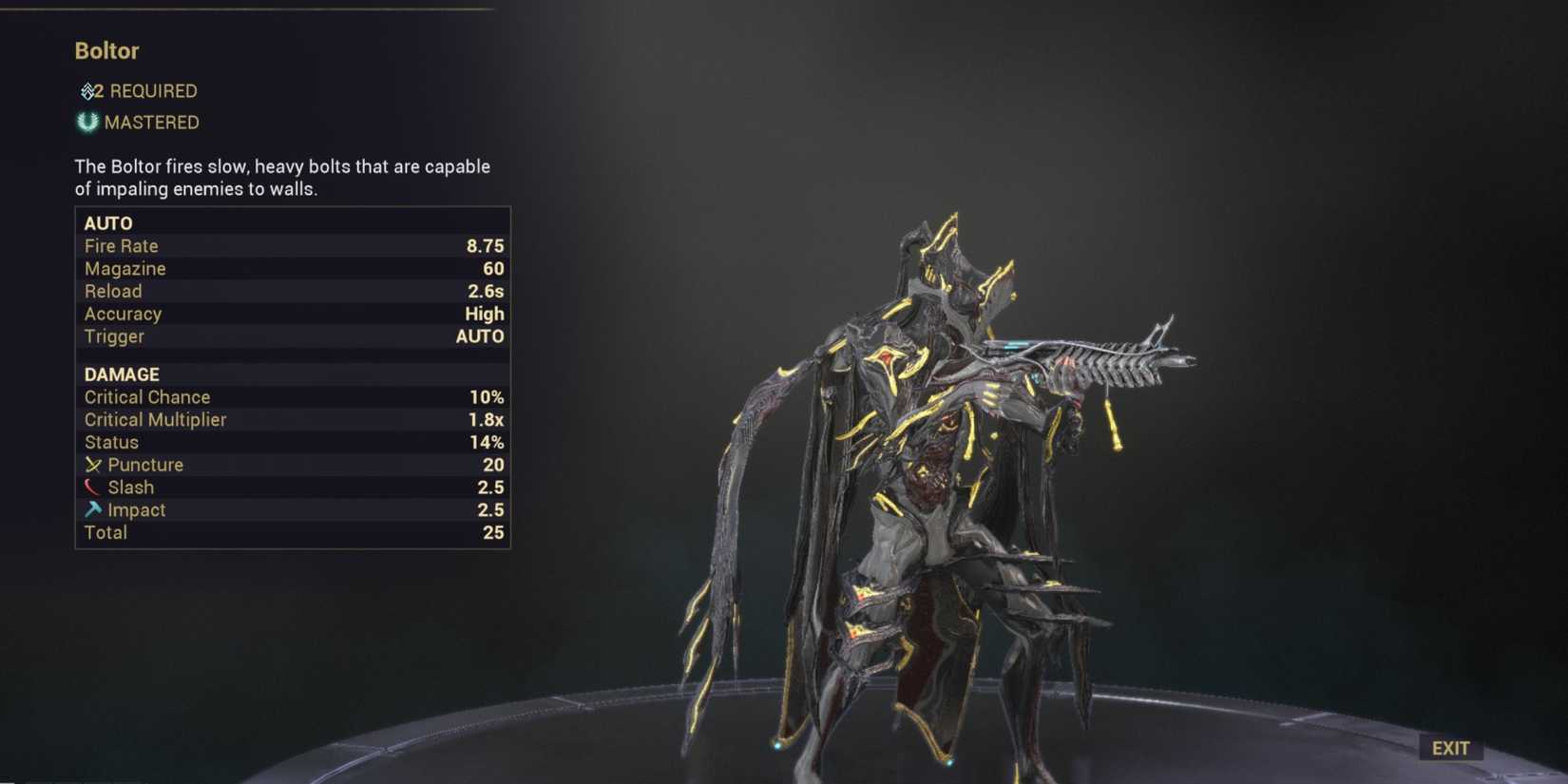This screenshot has height=784, width=1568.
Task: Select the Fire Rate stat row
Action: coord(285,245)
